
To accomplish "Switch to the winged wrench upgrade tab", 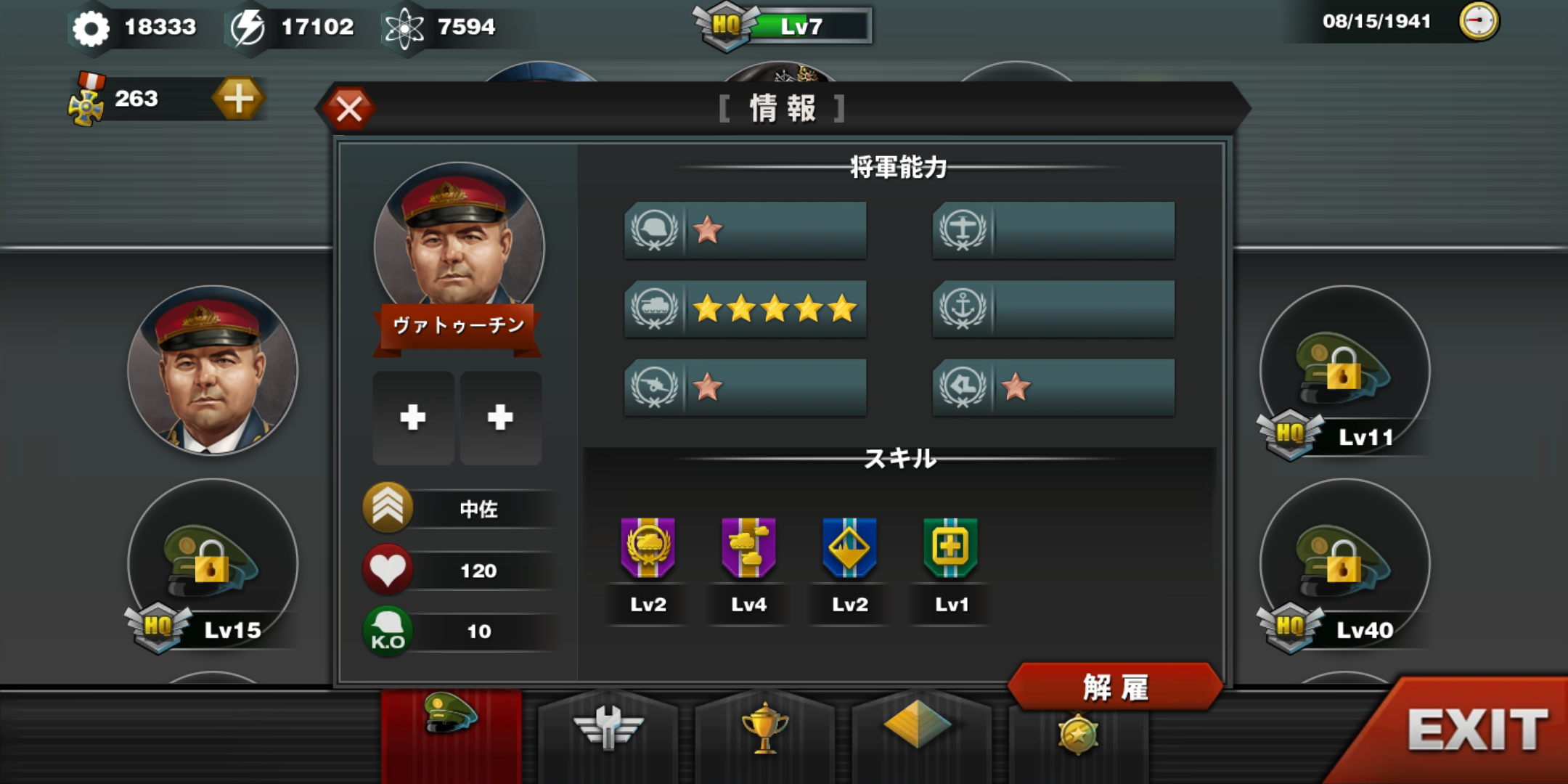I will [608, 730].
